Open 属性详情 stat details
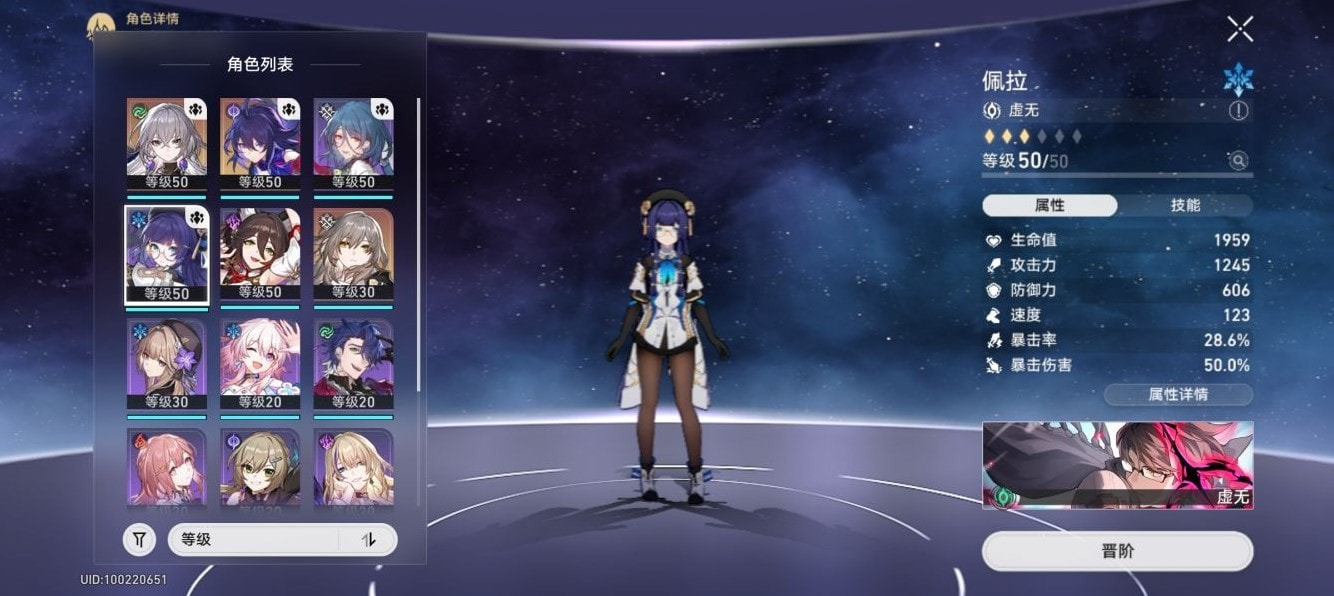This screenshot has height=596, width=1334. click(1178, 394)
